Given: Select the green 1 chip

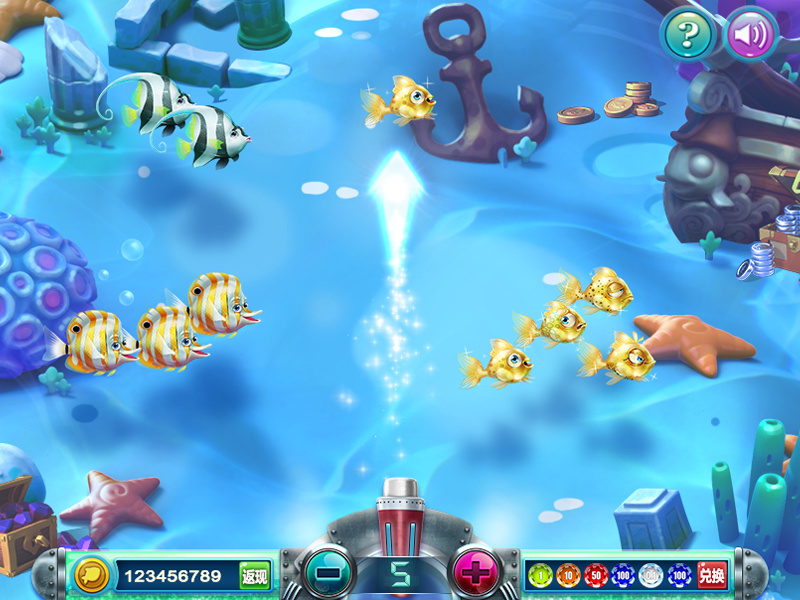Looking at the screenshot, I should pos(541,575).
